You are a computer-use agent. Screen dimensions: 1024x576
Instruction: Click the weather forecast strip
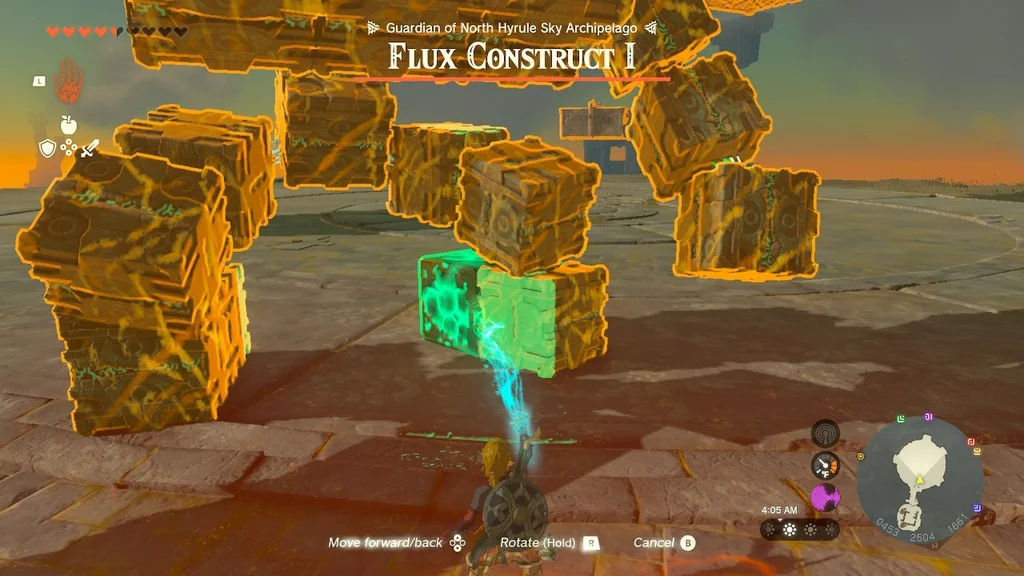click(799, 529)
